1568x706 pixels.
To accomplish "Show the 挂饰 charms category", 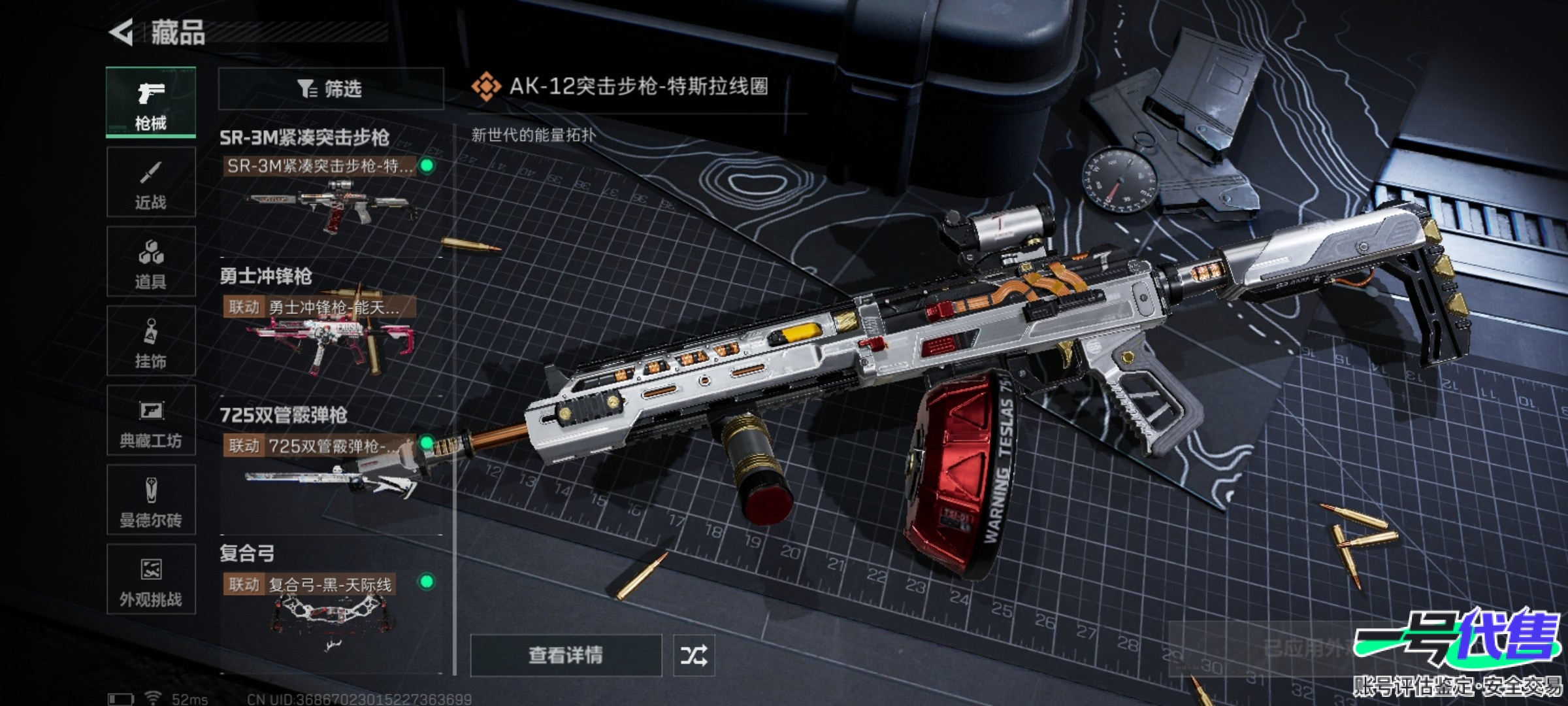I will (151, 341).
